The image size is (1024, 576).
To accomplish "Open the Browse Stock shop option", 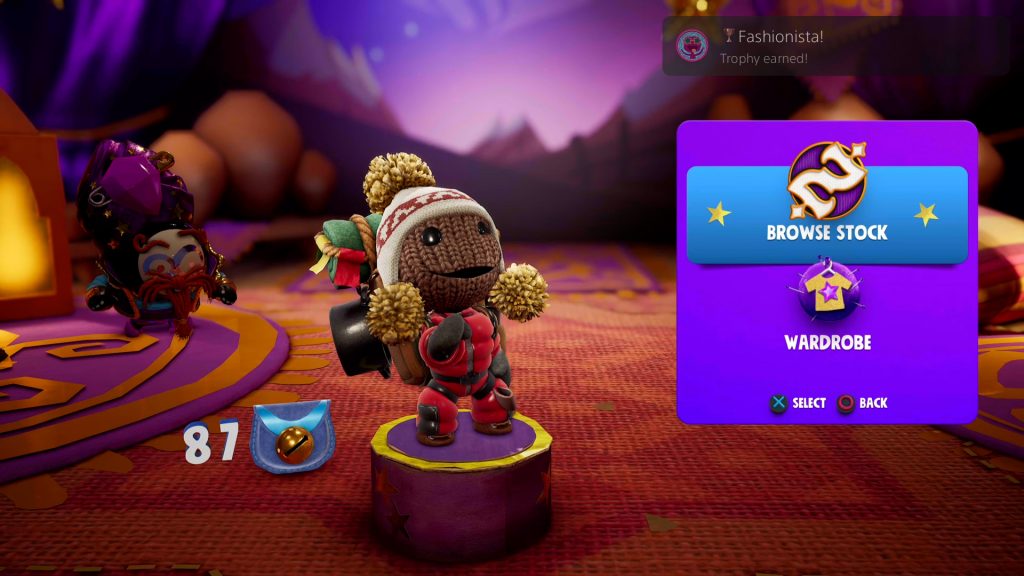I will (x=827, y=215).
